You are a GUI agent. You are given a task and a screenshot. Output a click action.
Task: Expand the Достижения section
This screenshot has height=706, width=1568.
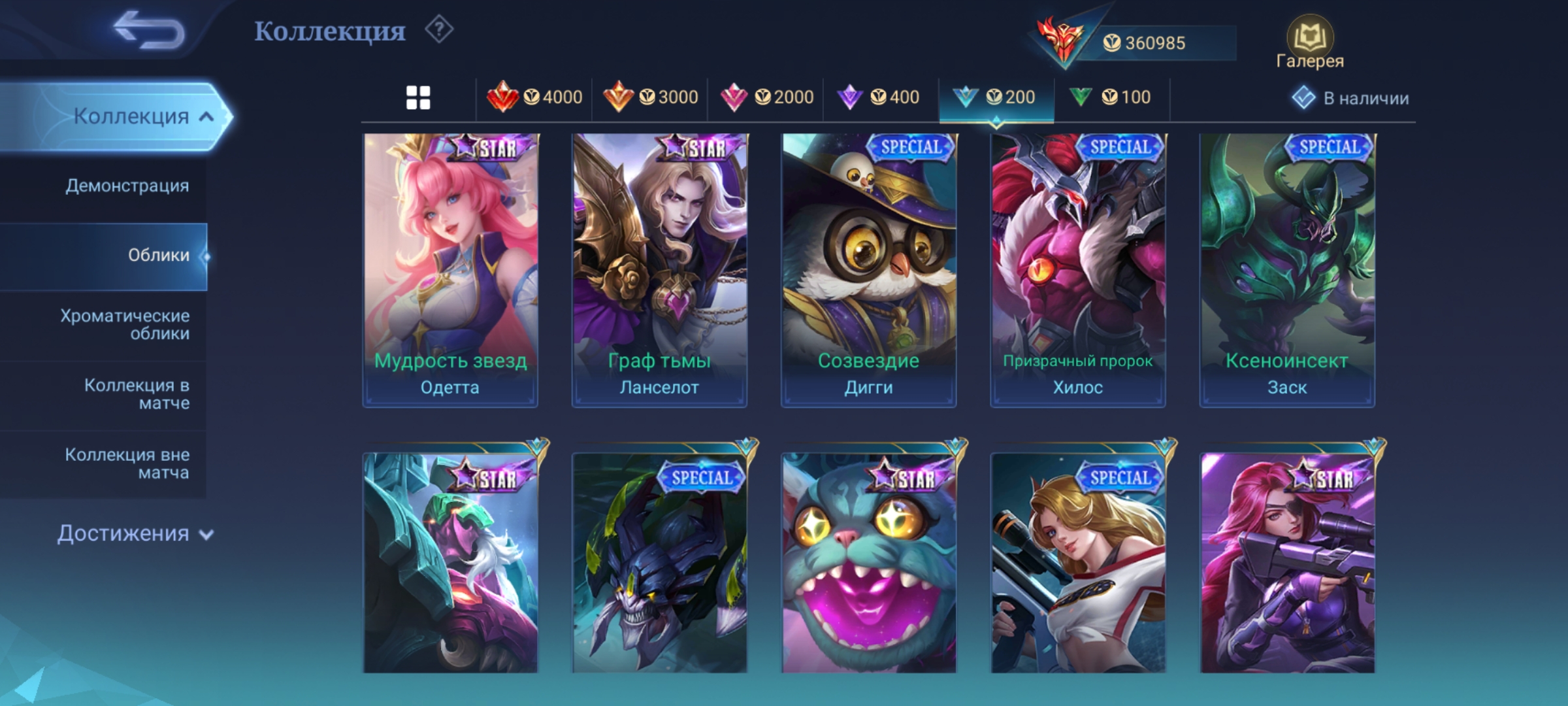pos(135,533)
